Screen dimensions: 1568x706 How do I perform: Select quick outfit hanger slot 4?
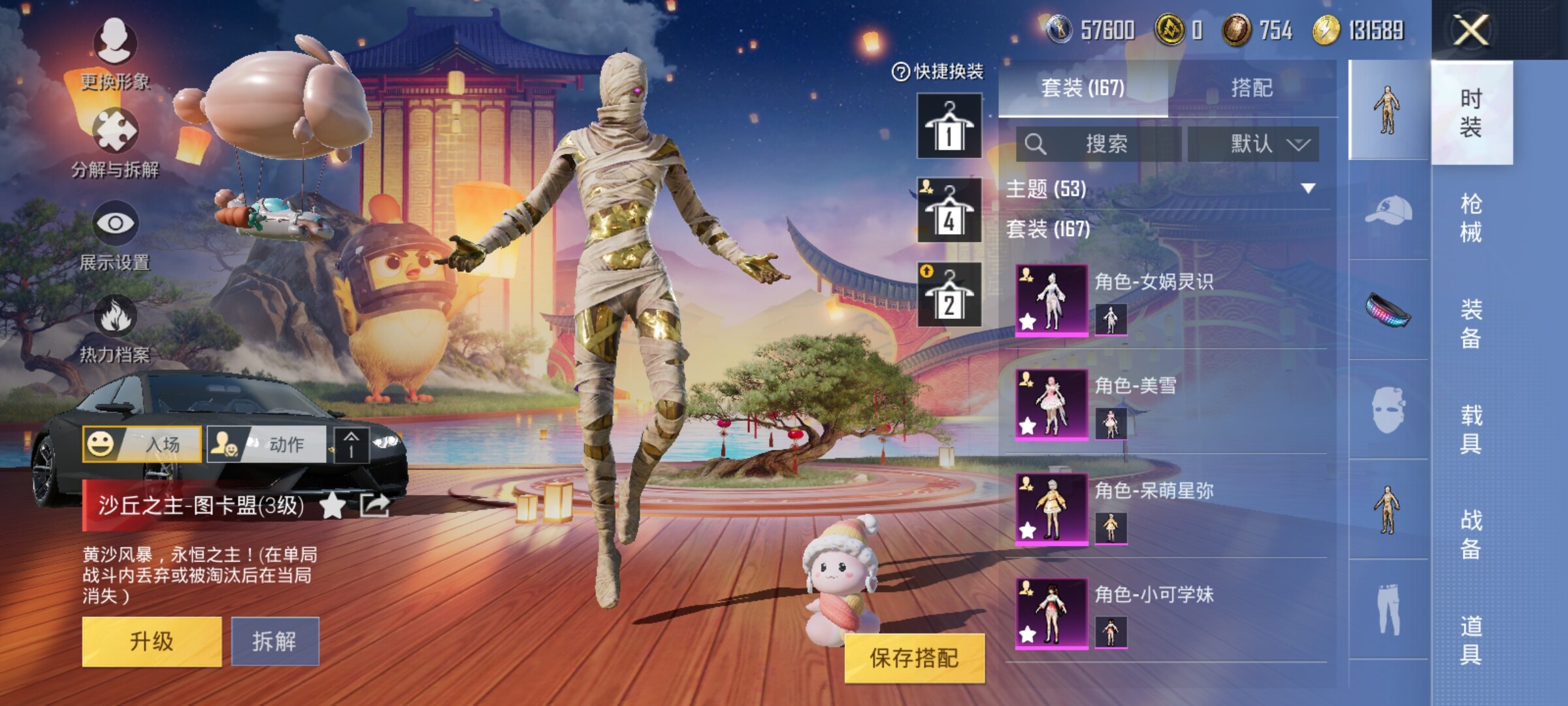(949, 210)
